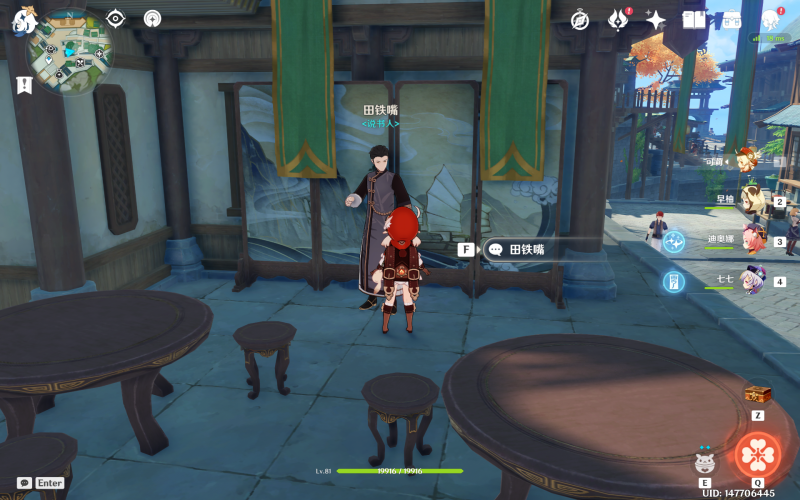Open the backpack inventory
The height and width of the screenshot is (500, 800).
(x=732, y=20)
